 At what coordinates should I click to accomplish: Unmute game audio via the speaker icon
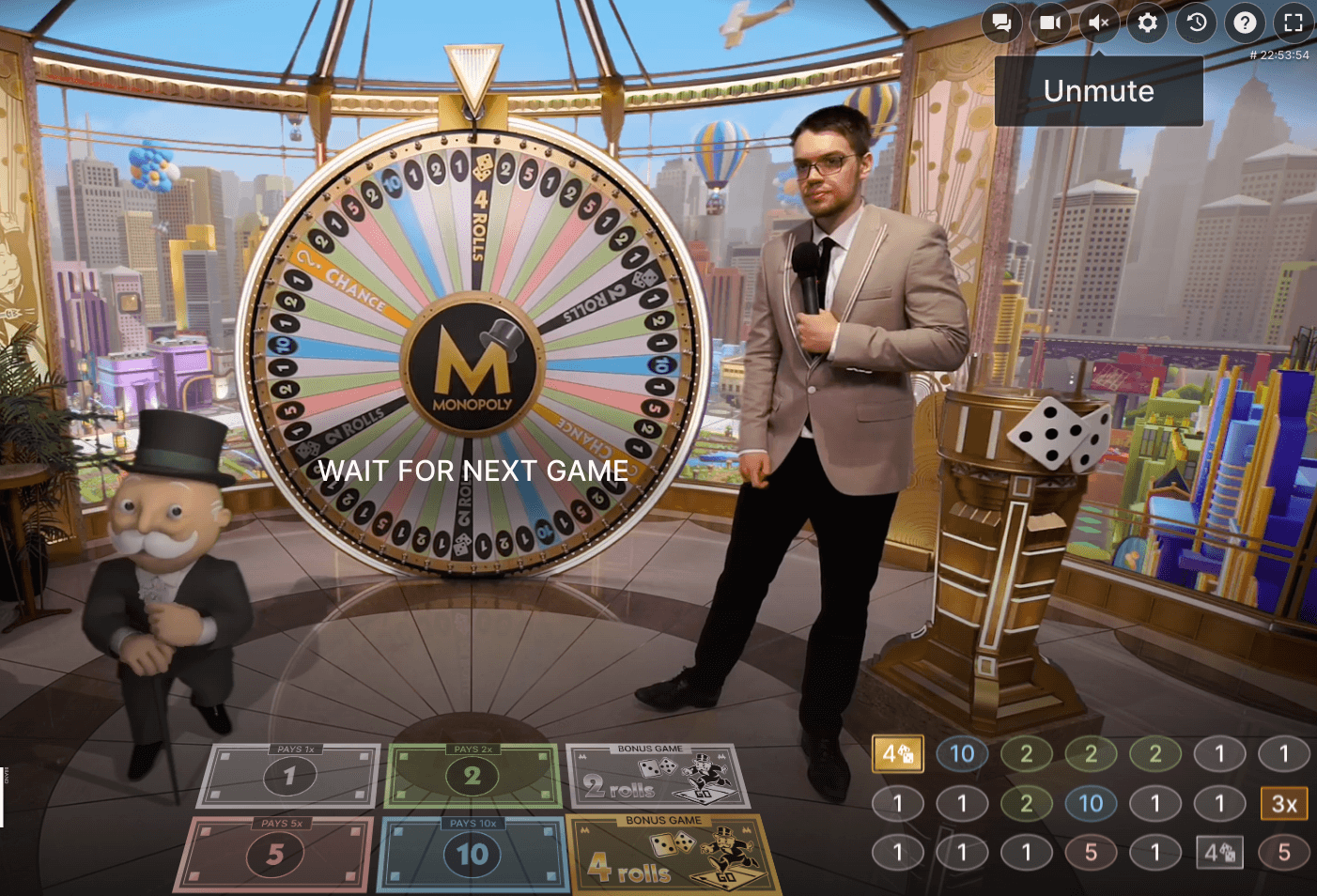(x=1098, y=23)
